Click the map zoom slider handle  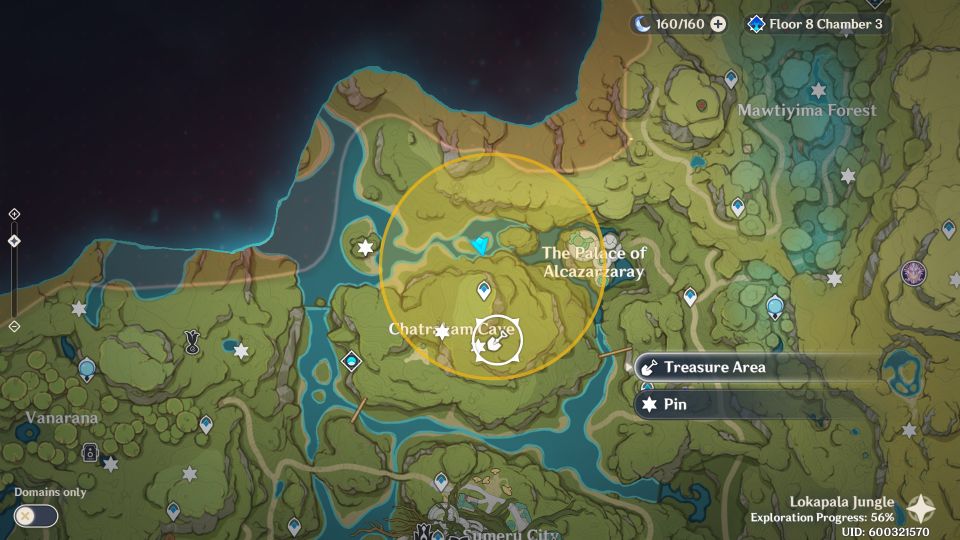tap(14, 241)
